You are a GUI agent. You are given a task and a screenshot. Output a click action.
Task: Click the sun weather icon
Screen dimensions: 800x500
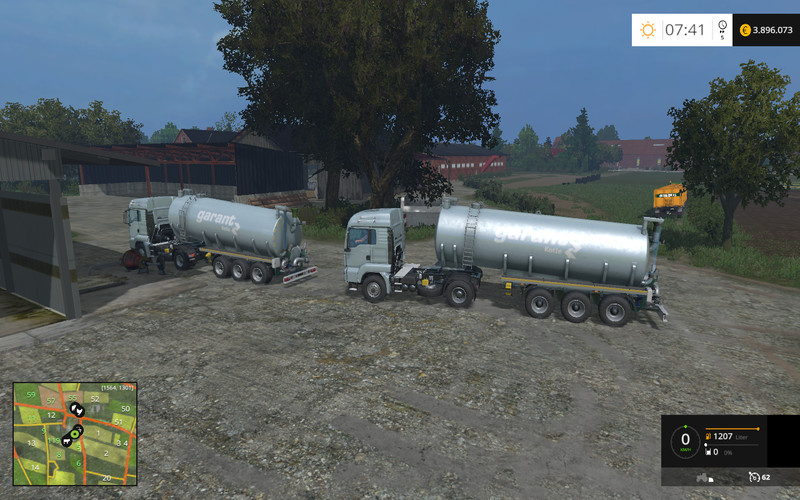point(648,30)
